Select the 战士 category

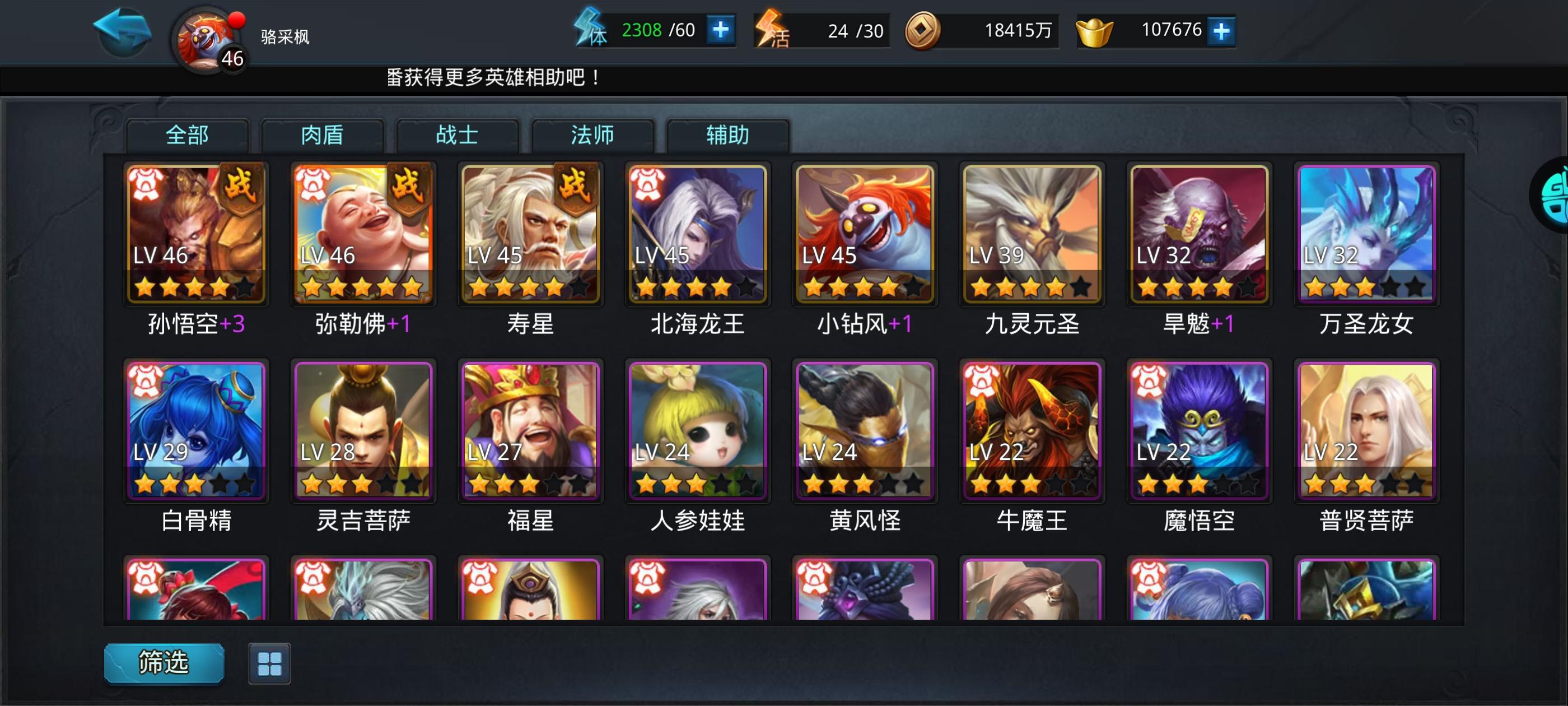[458, 135]
